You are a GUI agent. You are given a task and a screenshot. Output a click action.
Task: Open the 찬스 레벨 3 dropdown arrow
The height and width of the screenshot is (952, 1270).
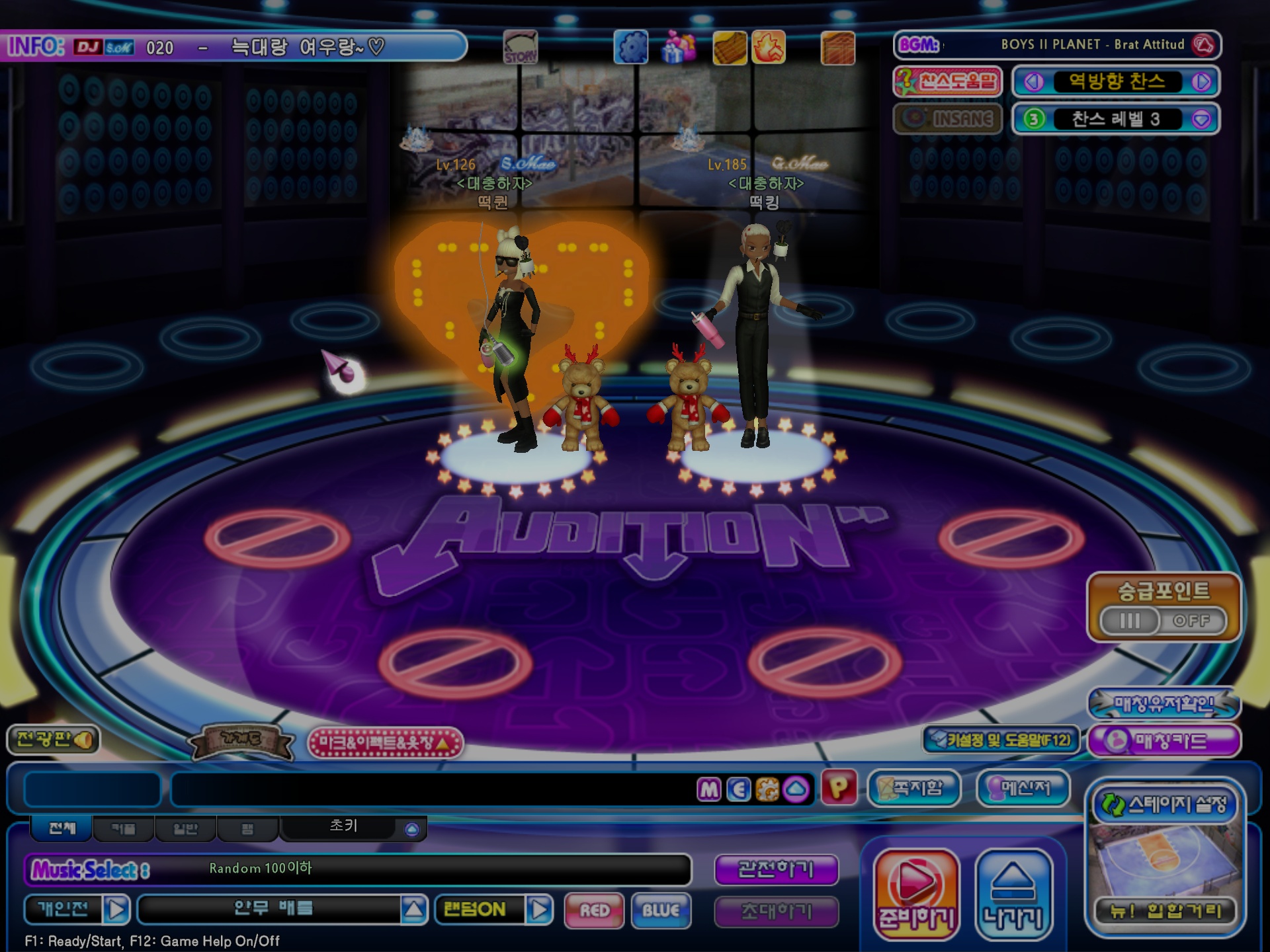1201,119
